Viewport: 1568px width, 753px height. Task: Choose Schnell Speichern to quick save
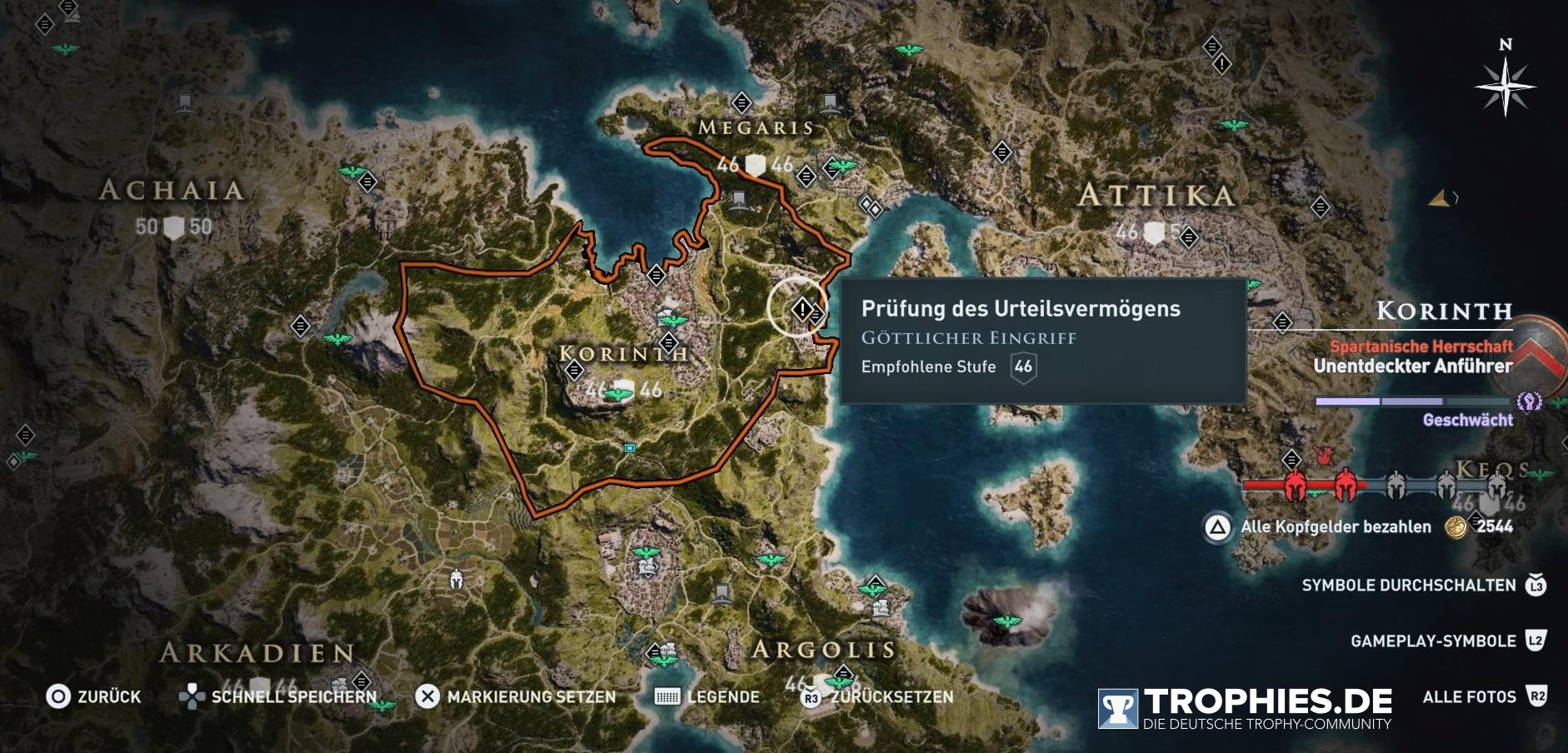pos(278,696)
